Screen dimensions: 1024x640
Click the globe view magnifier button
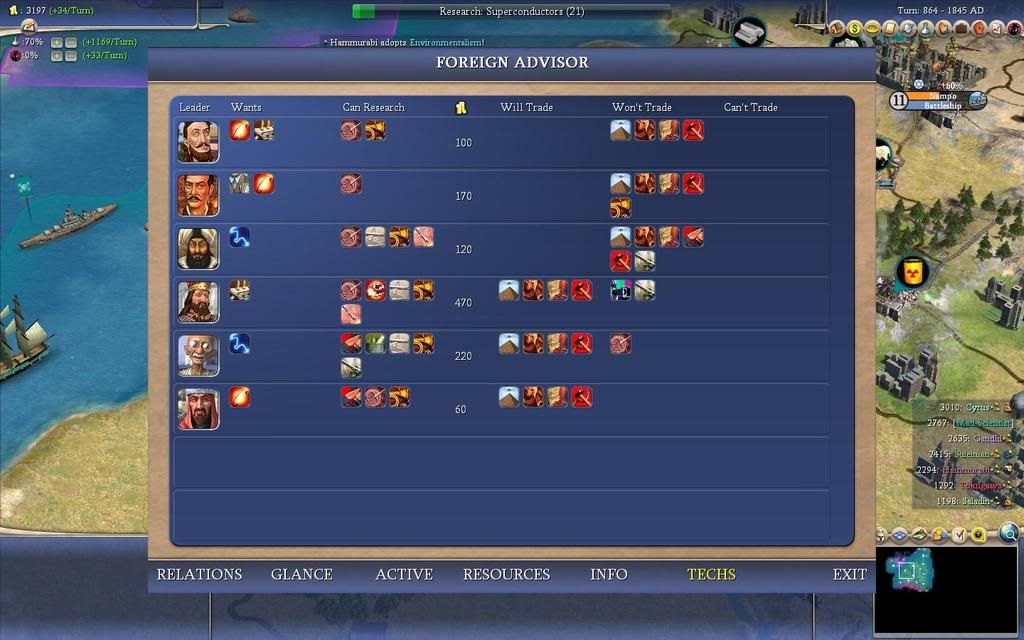1008,533
